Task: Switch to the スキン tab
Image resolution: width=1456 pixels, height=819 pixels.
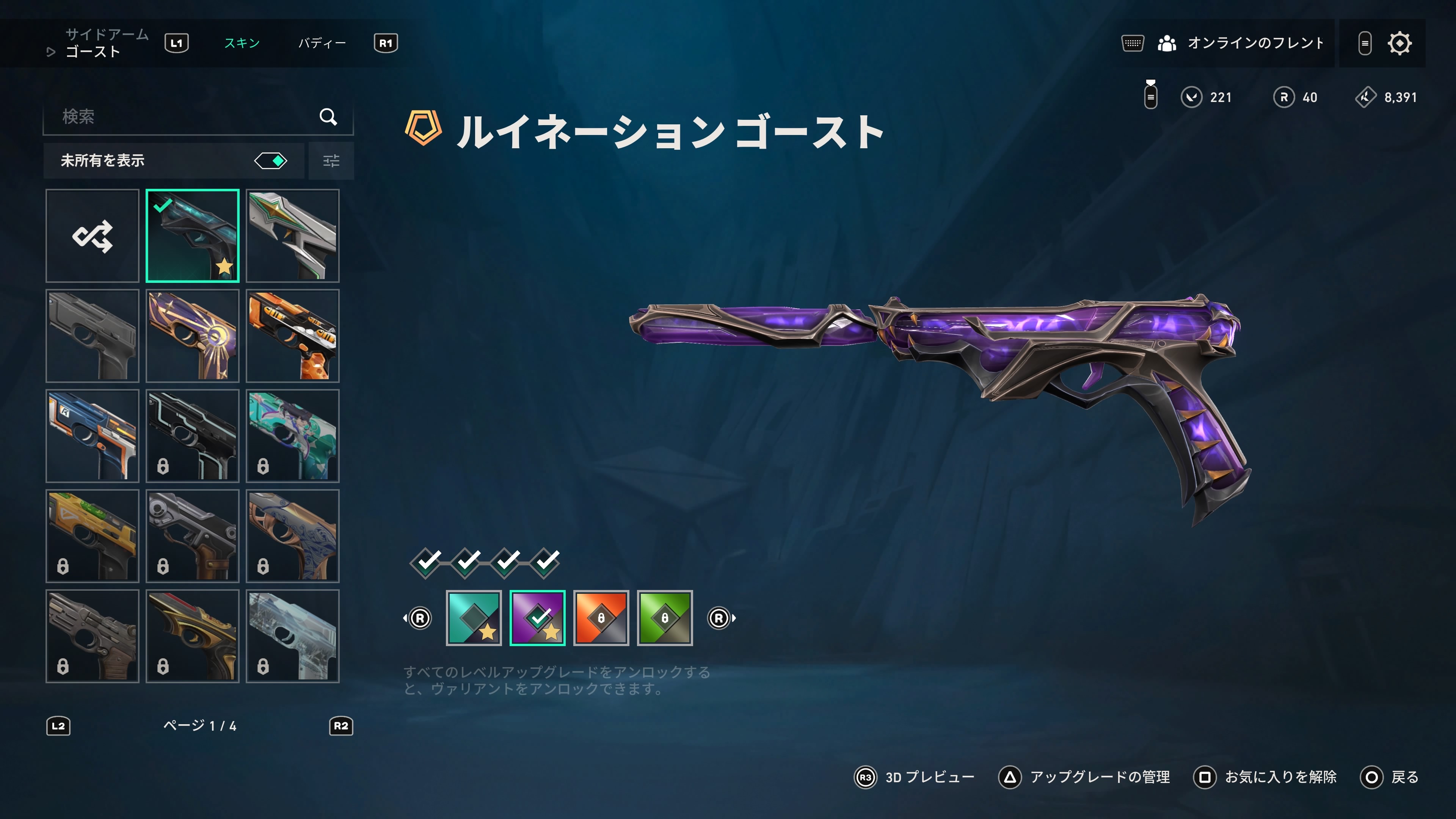Action: (x=242, y=43)
